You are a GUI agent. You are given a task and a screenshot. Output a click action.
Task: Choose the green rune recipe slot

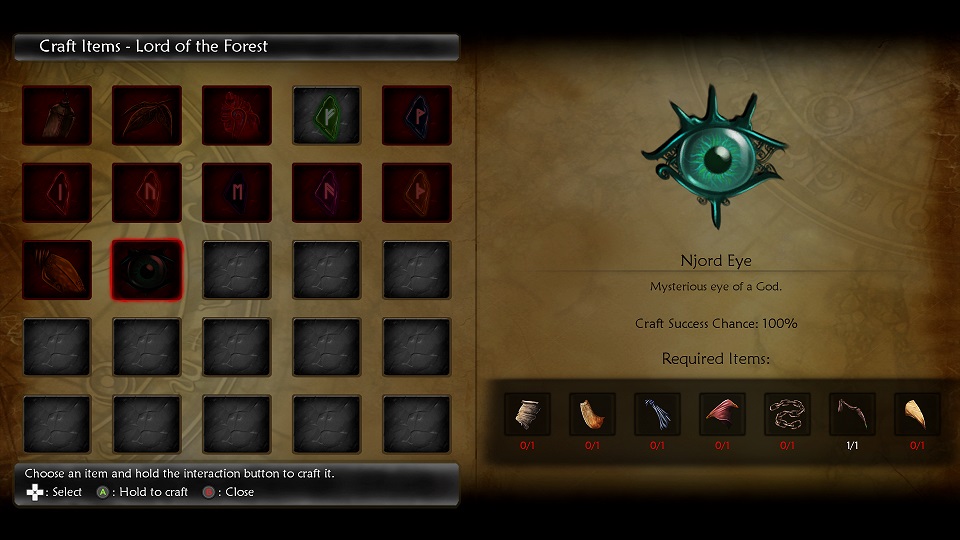327,115
